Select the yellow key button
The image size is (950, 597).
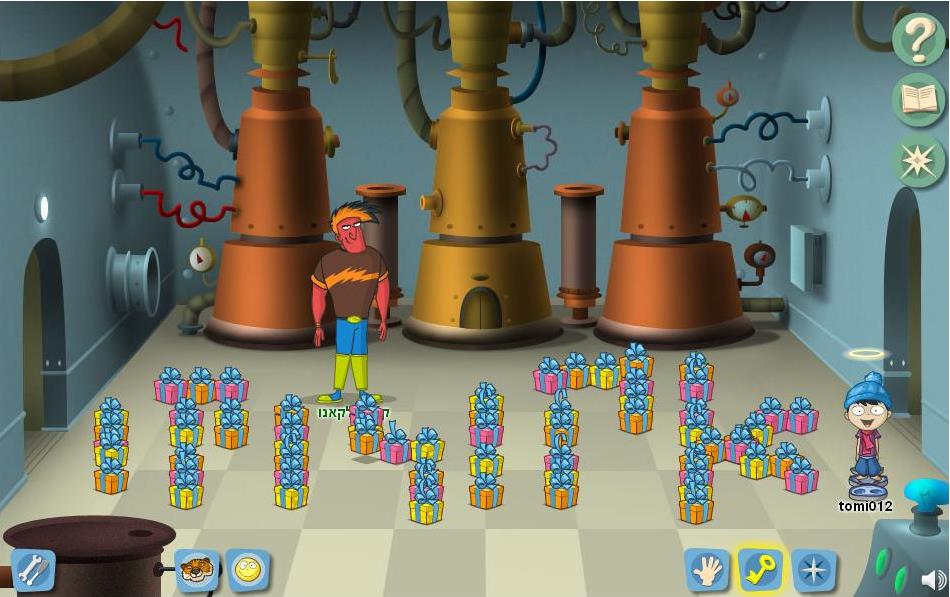pos(760,571)
